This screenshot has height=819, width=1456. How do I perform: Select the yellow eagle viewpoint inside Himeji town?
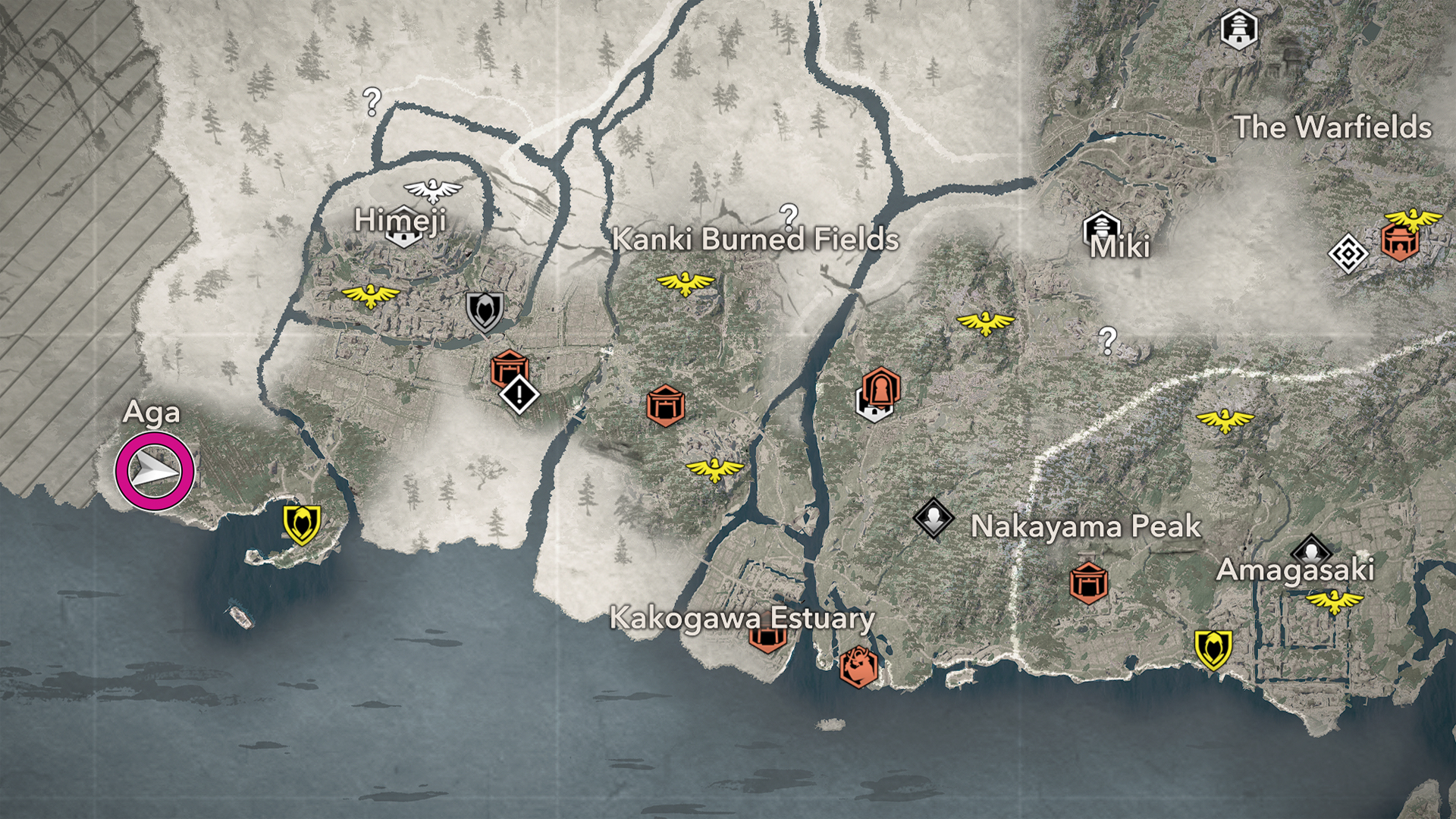(370, 295)
